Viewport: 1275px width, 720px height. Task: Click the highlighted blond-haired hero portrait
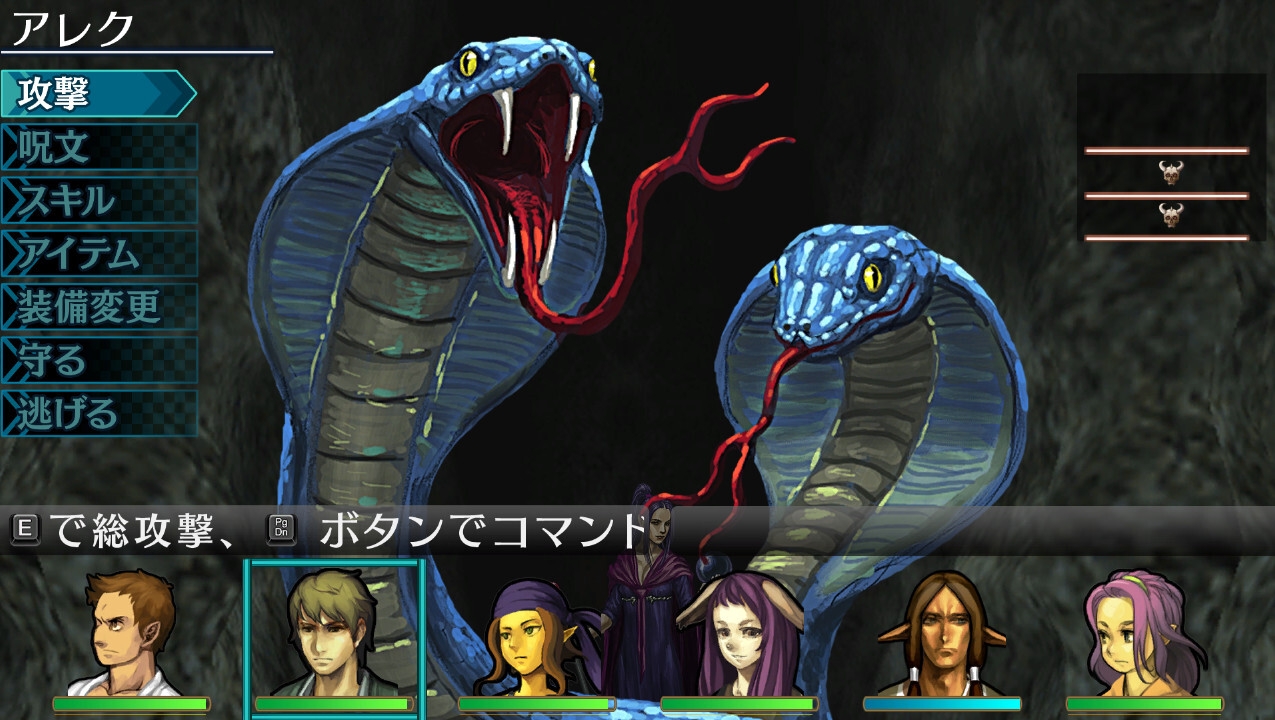click(x=334, y=635)
